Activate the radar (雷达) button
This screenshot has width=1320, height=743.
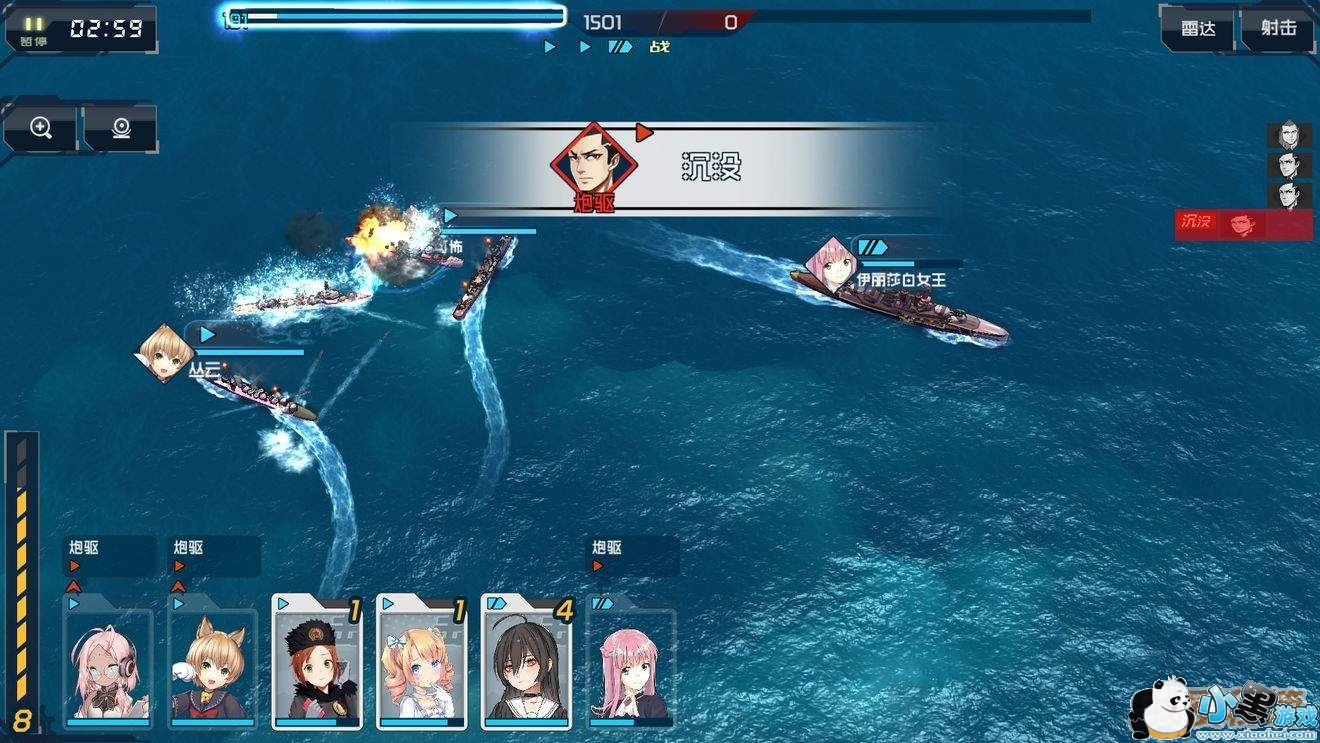pos(1198,29)
